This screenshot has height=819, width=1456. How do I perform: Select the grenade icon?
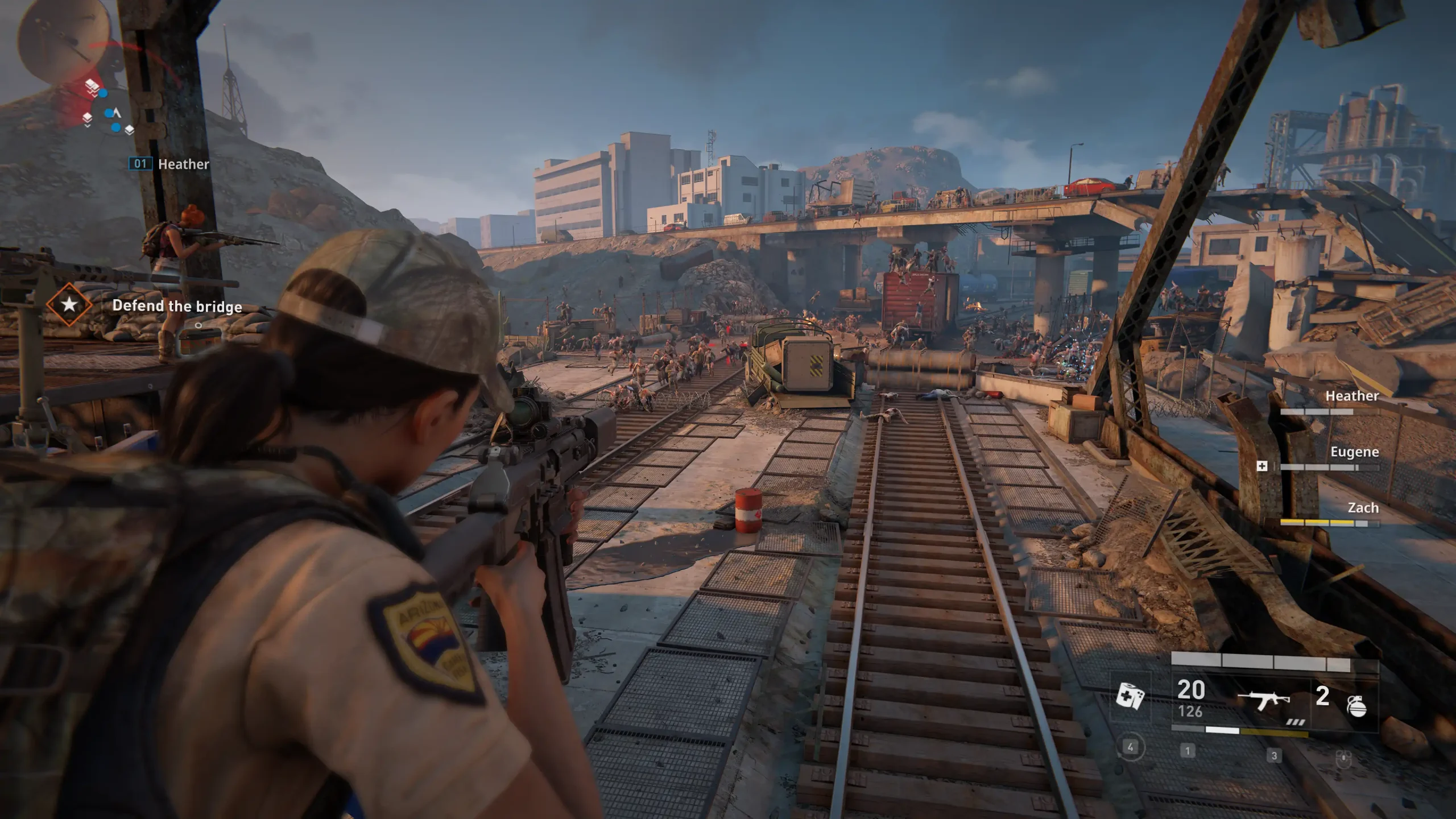(1356, 705)
